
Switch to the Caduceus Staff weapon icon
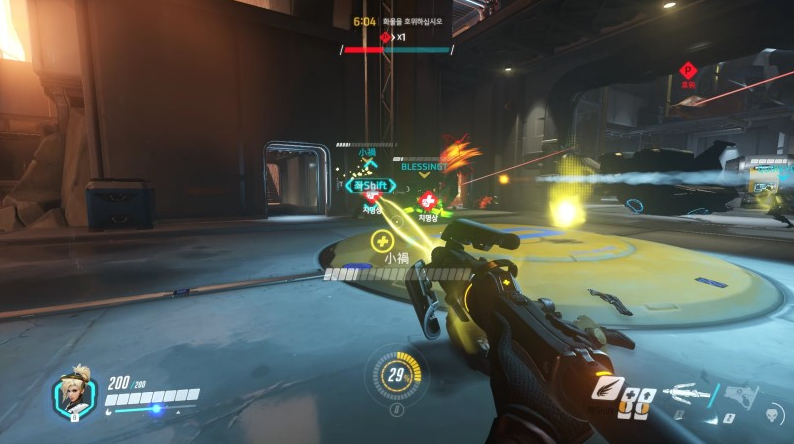coord(686,392)
